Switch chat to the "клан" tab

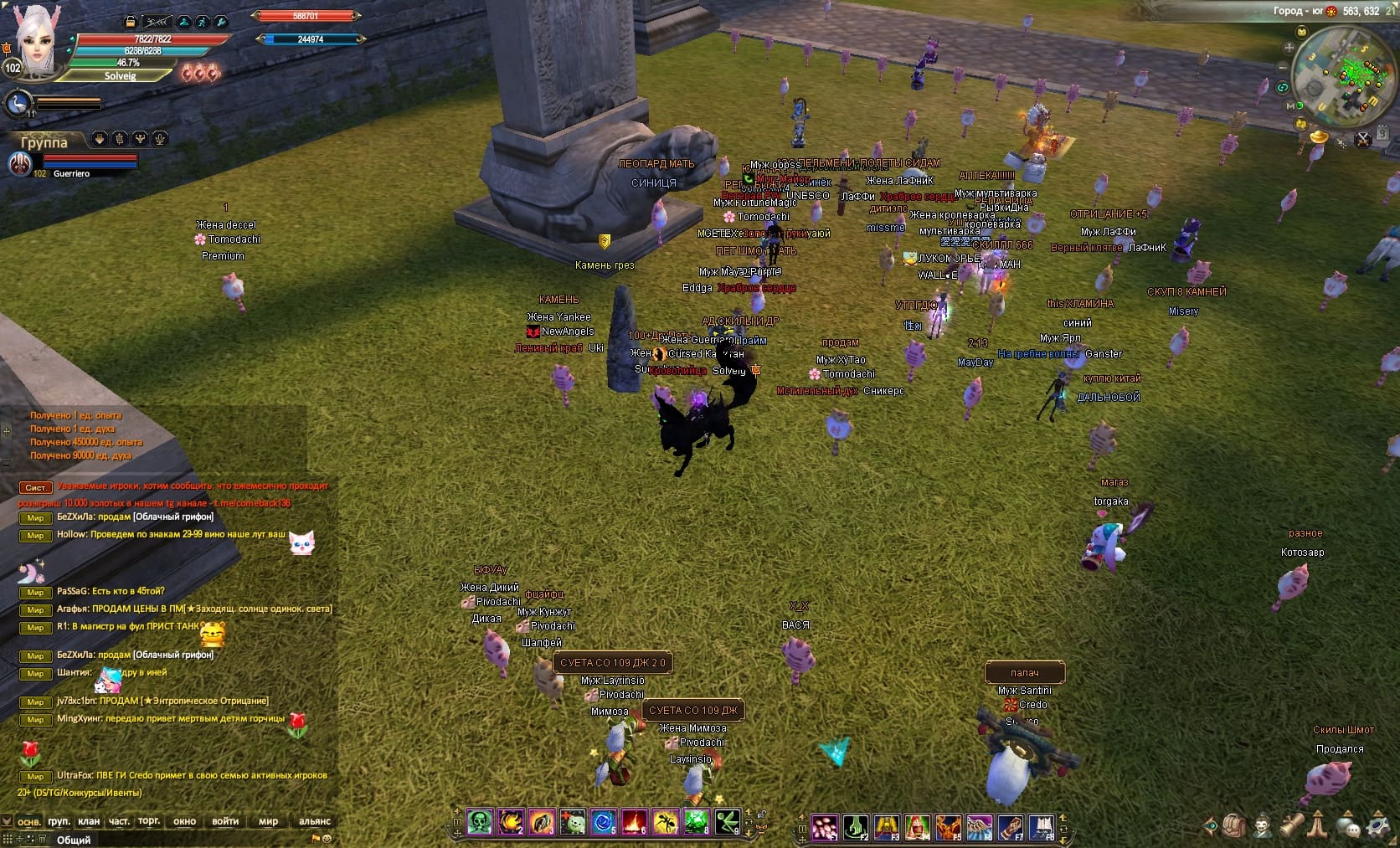coord(89,821)
